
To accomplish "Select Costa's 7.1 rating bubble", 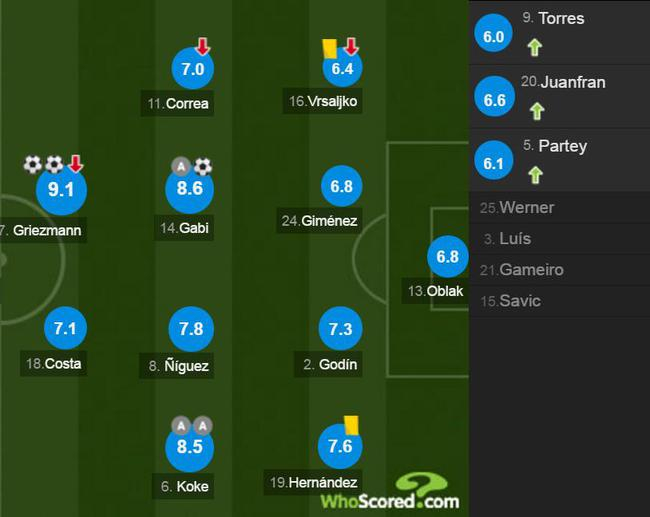I will 66,327.
